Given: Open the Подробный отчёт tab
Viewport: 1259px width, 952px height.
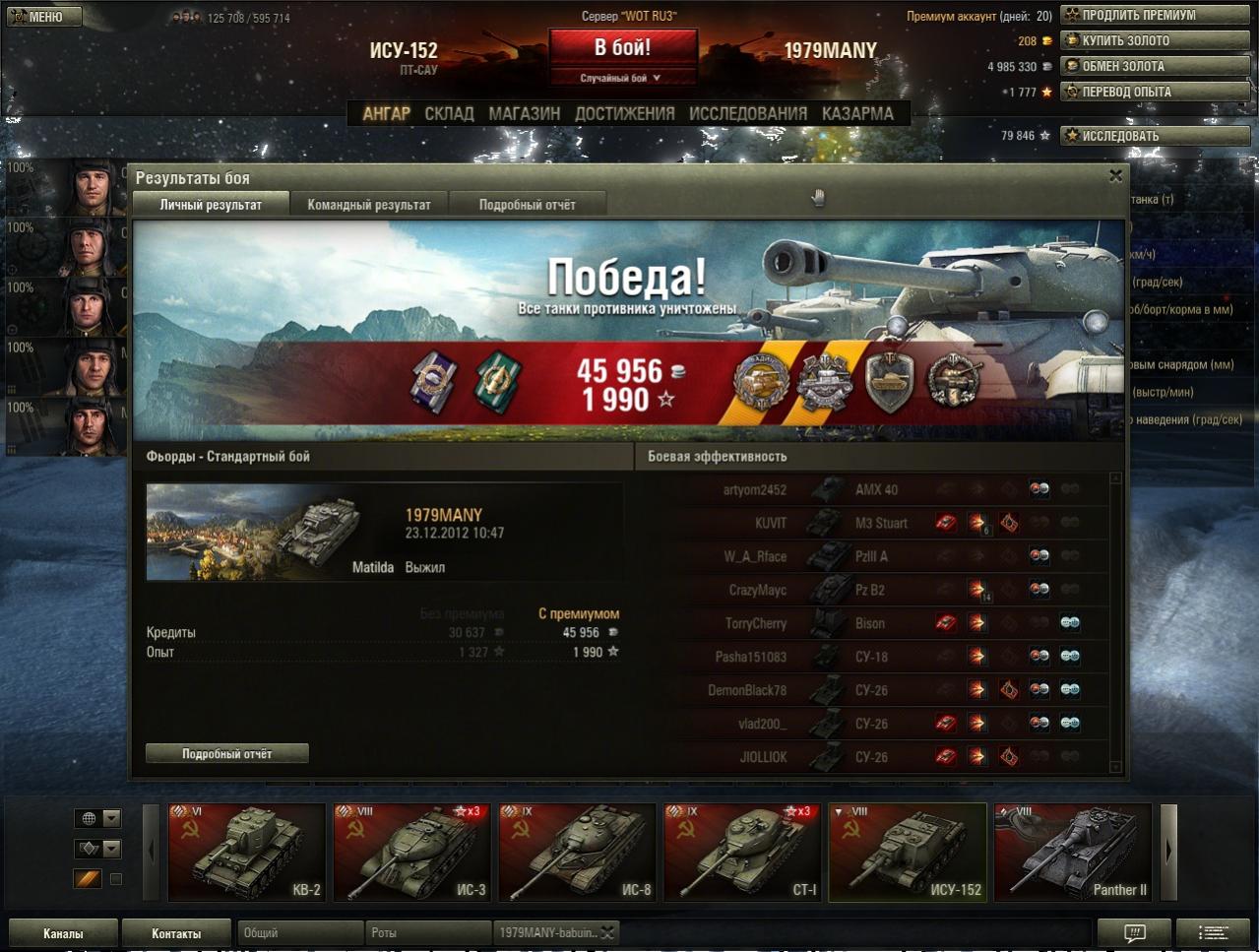Looking at the screenshot, I should (527, 205).
